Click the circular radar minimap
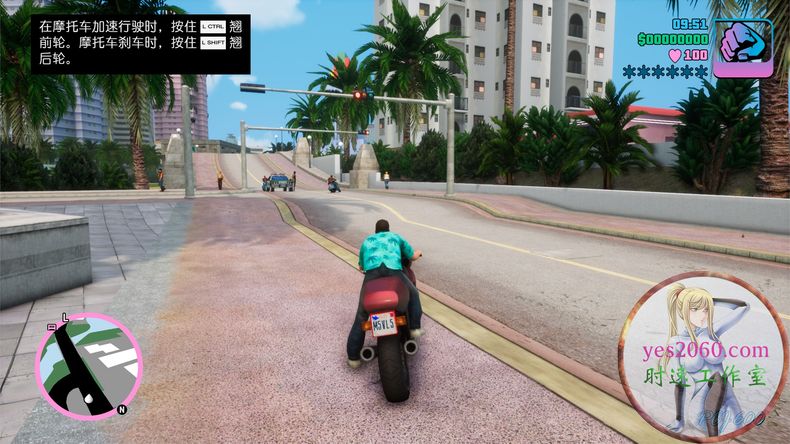 pos(88,365)
